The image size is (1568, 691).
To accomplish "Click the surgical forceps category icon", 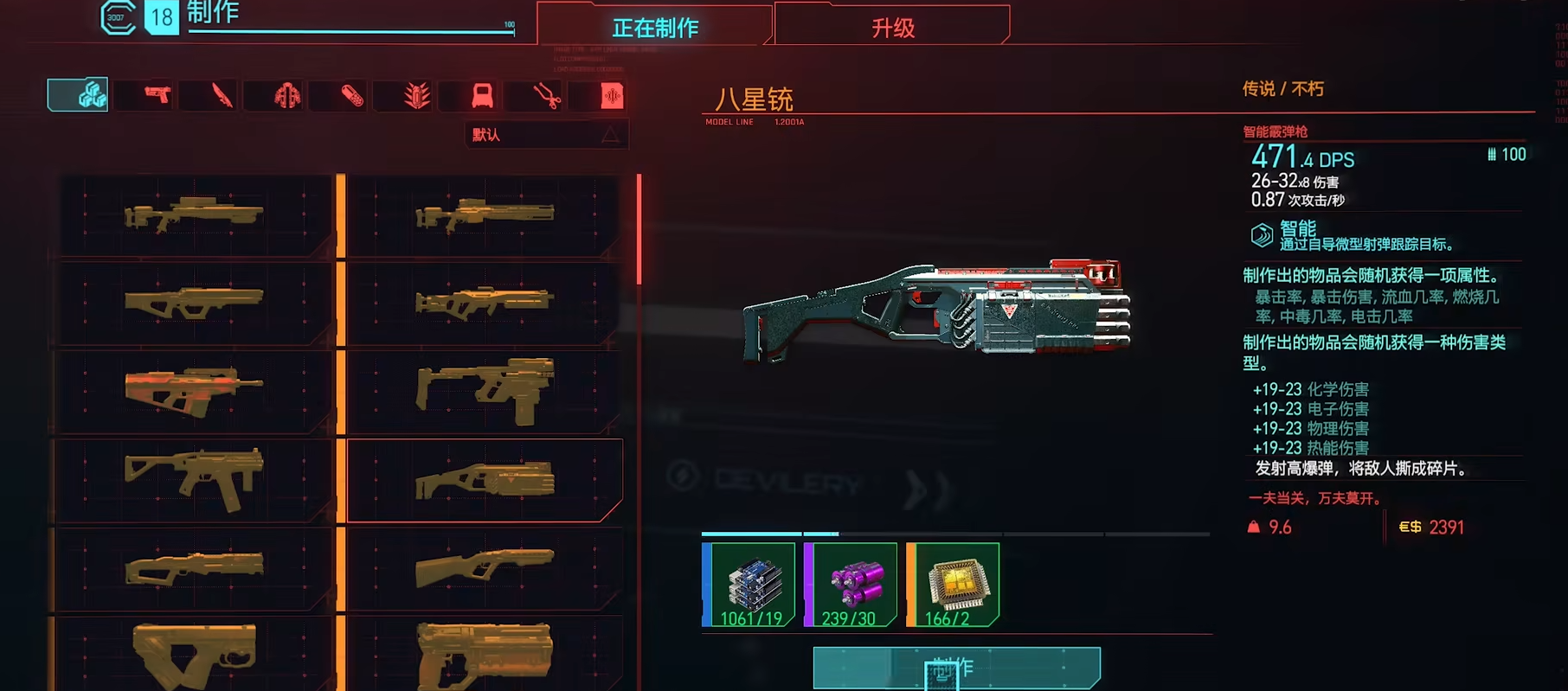I will click(x=546, y=95).
